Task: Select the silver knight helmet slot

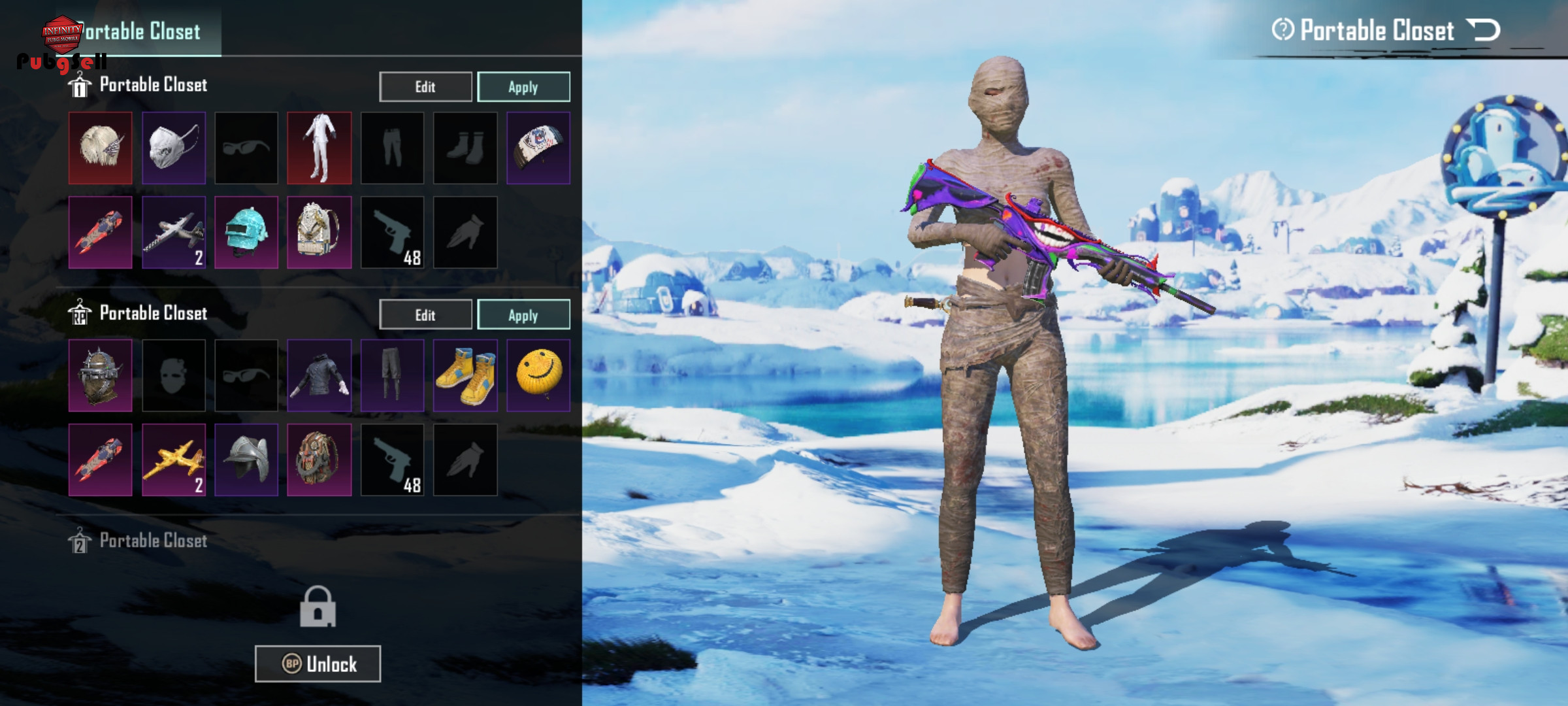Action: [246, 460]
